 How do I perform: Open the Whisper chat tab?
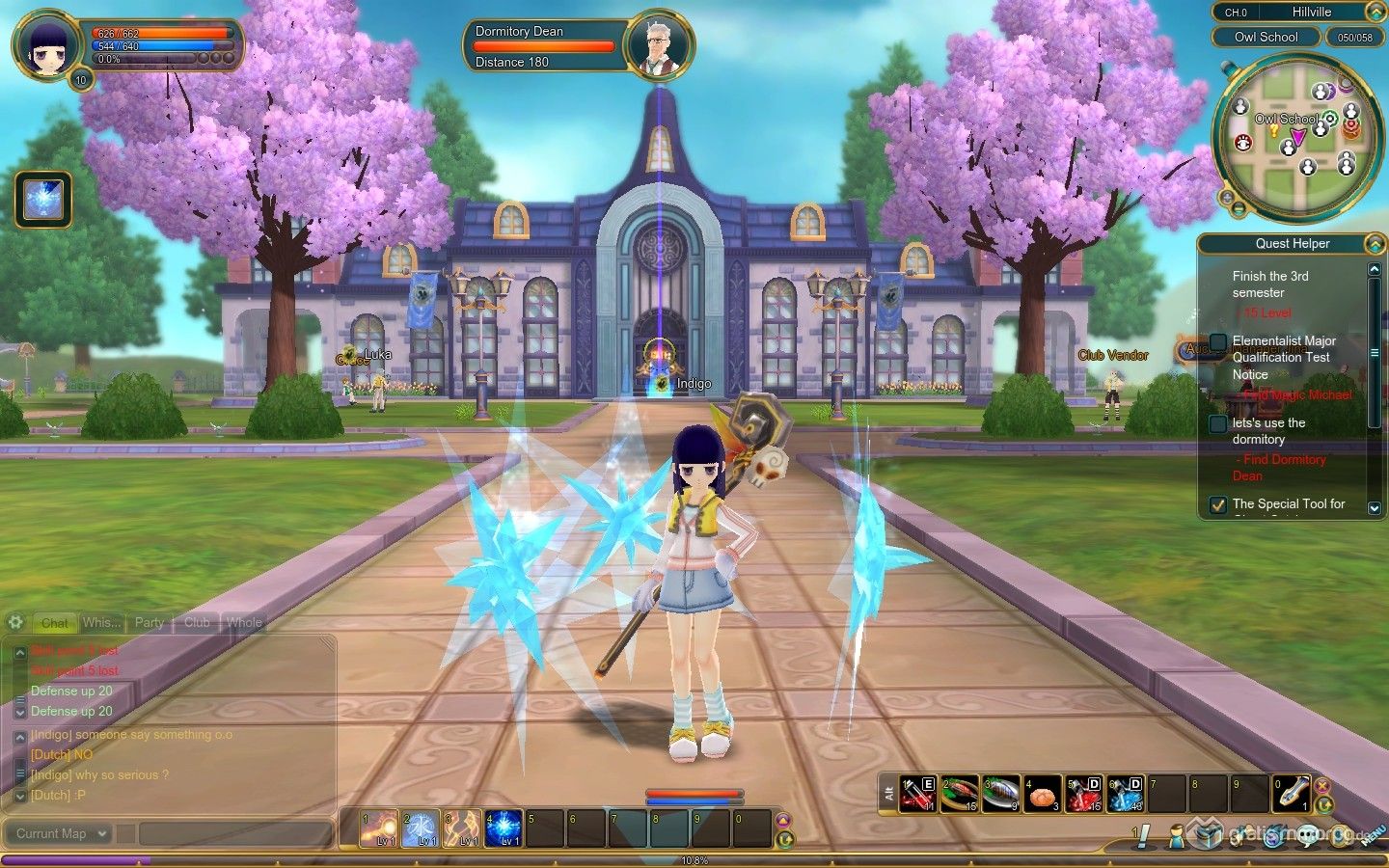point(101,623)
